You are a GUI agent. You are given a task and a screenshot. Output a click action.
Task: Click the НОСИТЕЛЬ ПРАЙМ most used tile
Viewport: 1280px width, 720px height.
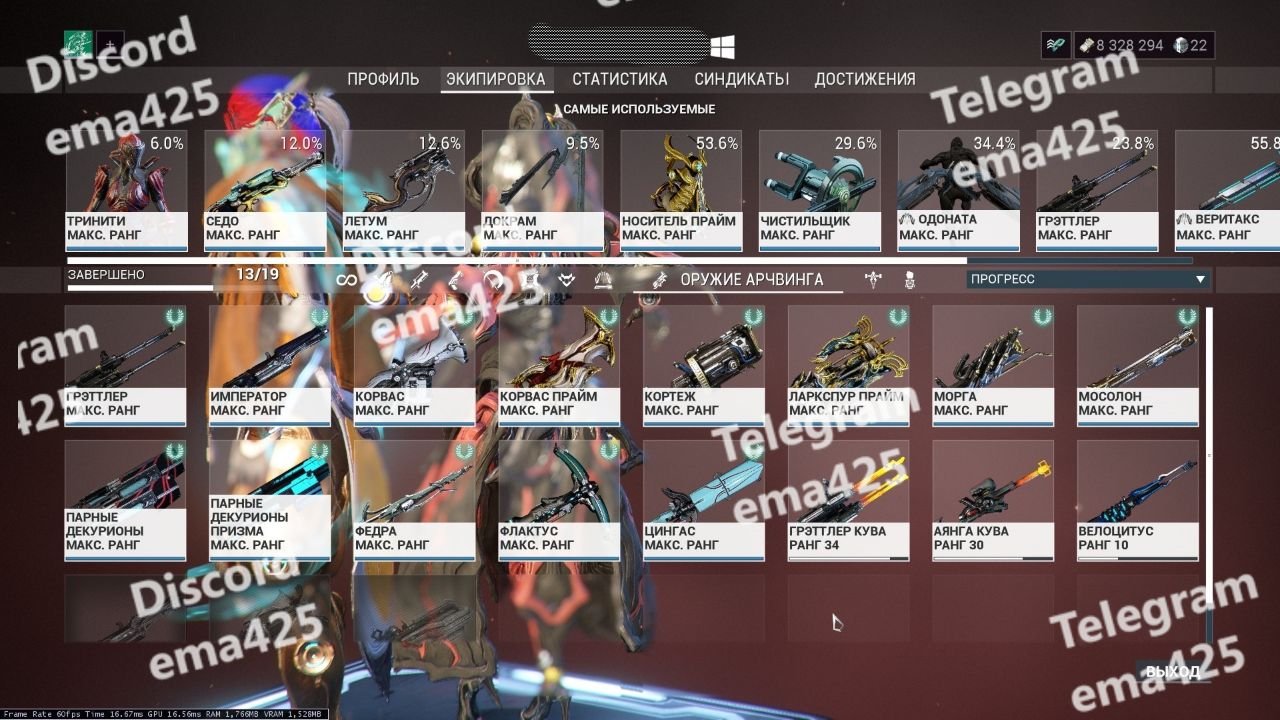[681, 190]
